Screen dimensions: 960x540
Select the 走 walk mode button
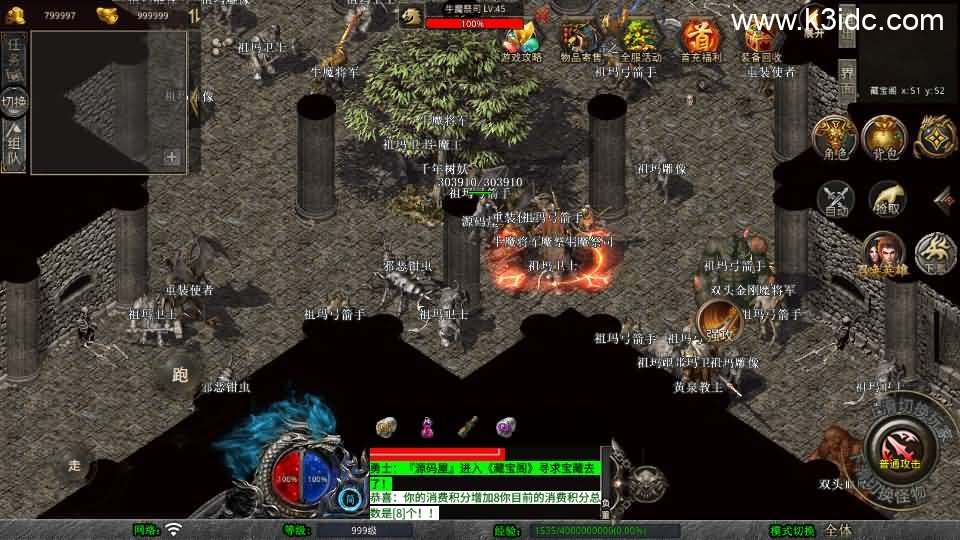click(x=73, y=465)
